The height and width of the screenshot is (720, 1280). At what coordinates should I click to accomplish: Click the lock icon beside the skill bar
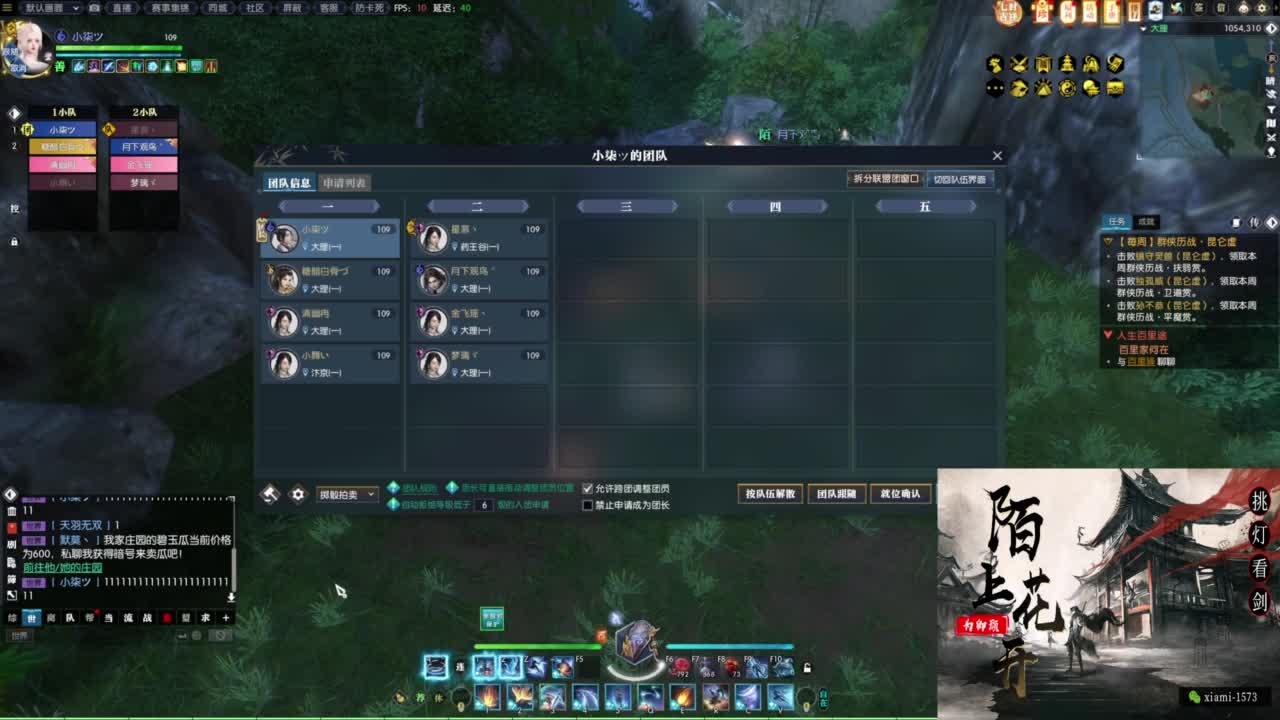click(x=808, y=670)
